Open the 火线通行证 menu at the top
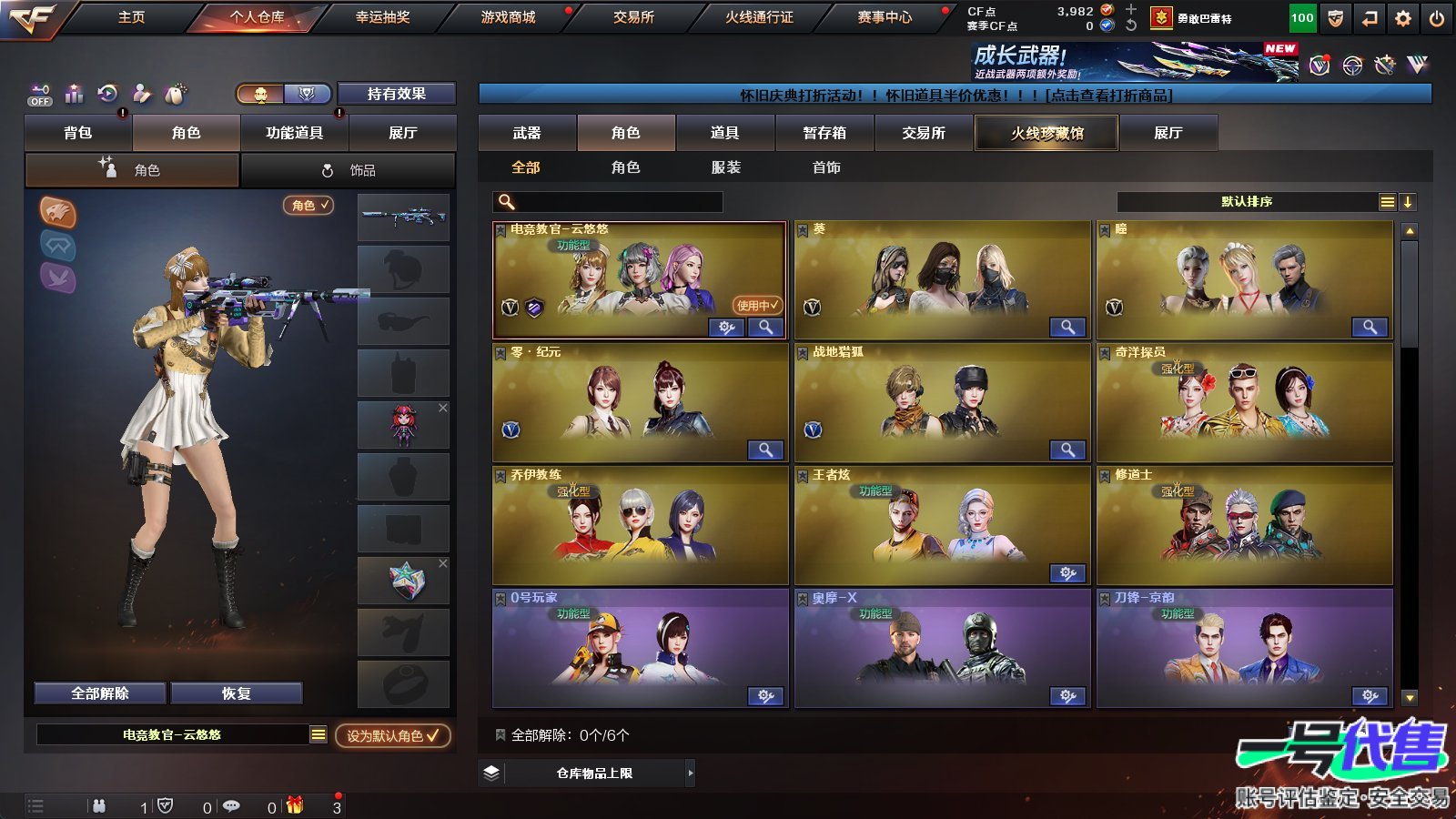 [758, 16]
